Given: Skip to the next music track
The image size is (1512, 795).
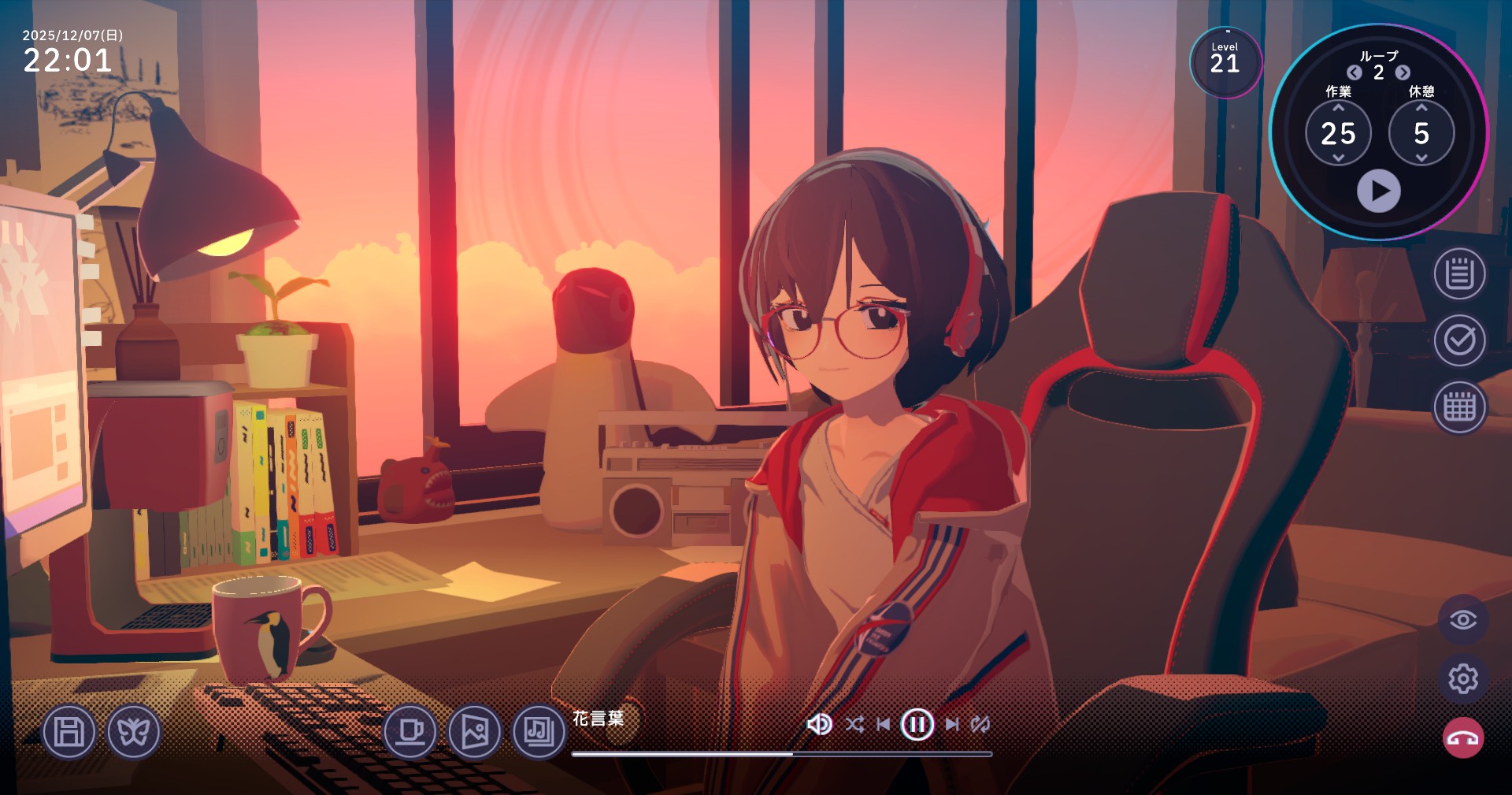Looking at the screenshot, I should 952,724.
